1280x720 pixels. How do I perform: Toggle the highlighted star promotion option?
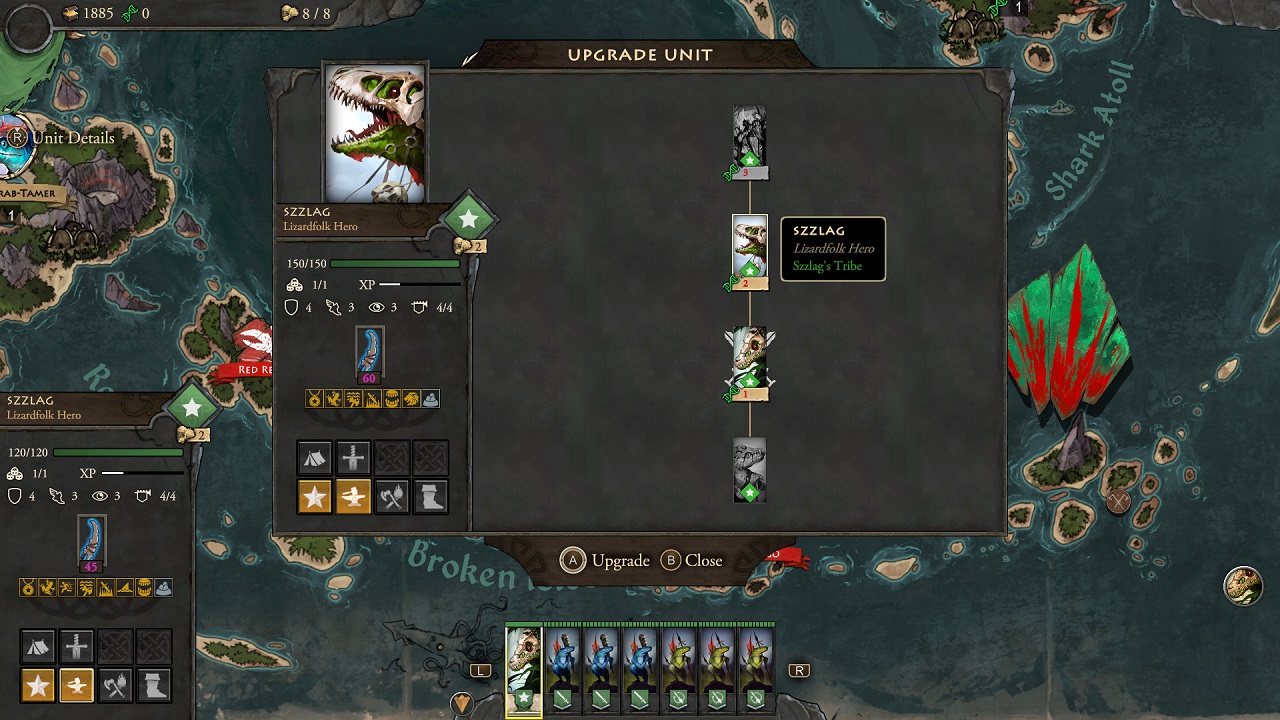pos(314,495)
